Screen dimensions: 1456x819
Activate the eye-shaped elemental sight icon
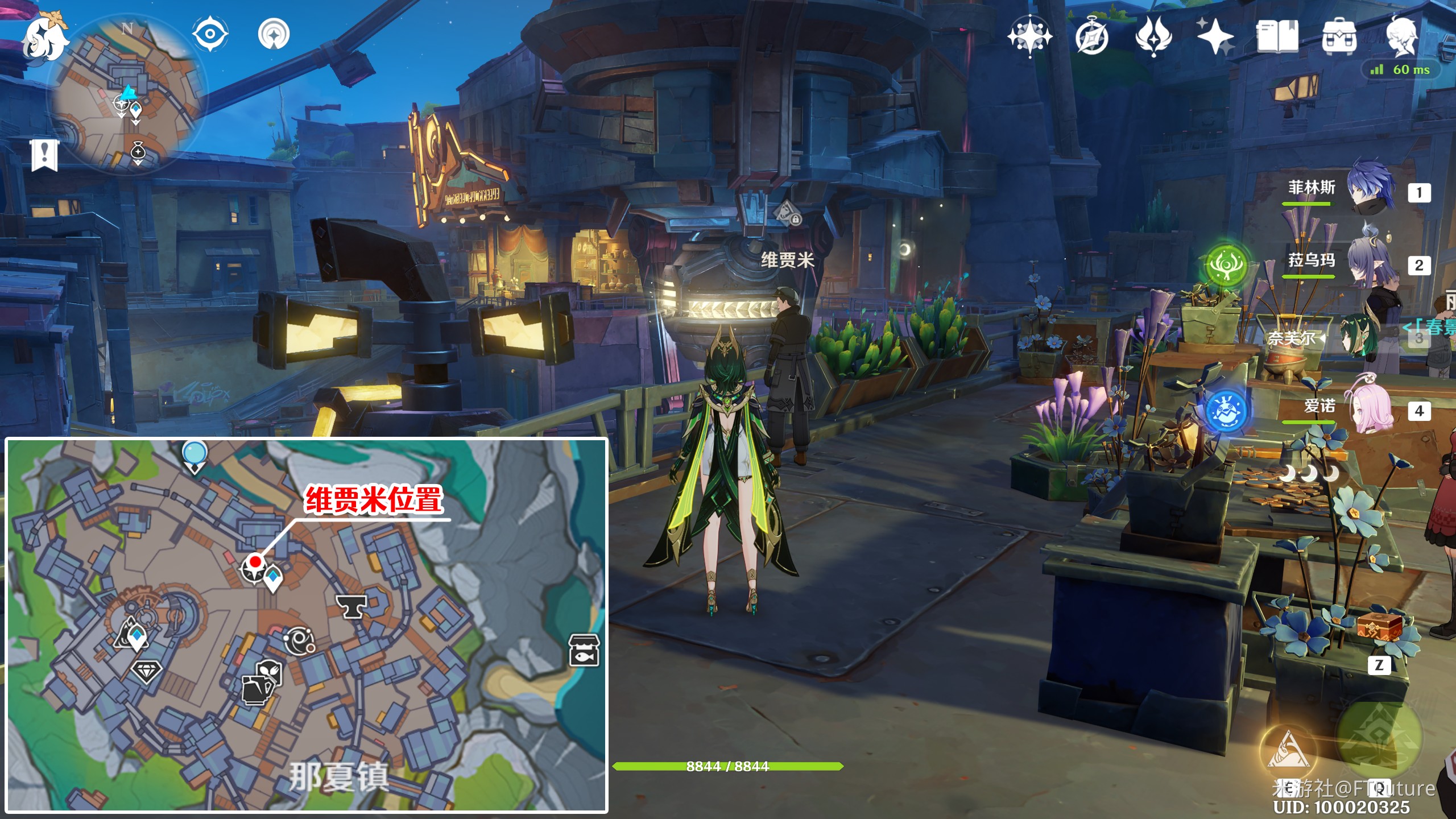tap(210, 34)
